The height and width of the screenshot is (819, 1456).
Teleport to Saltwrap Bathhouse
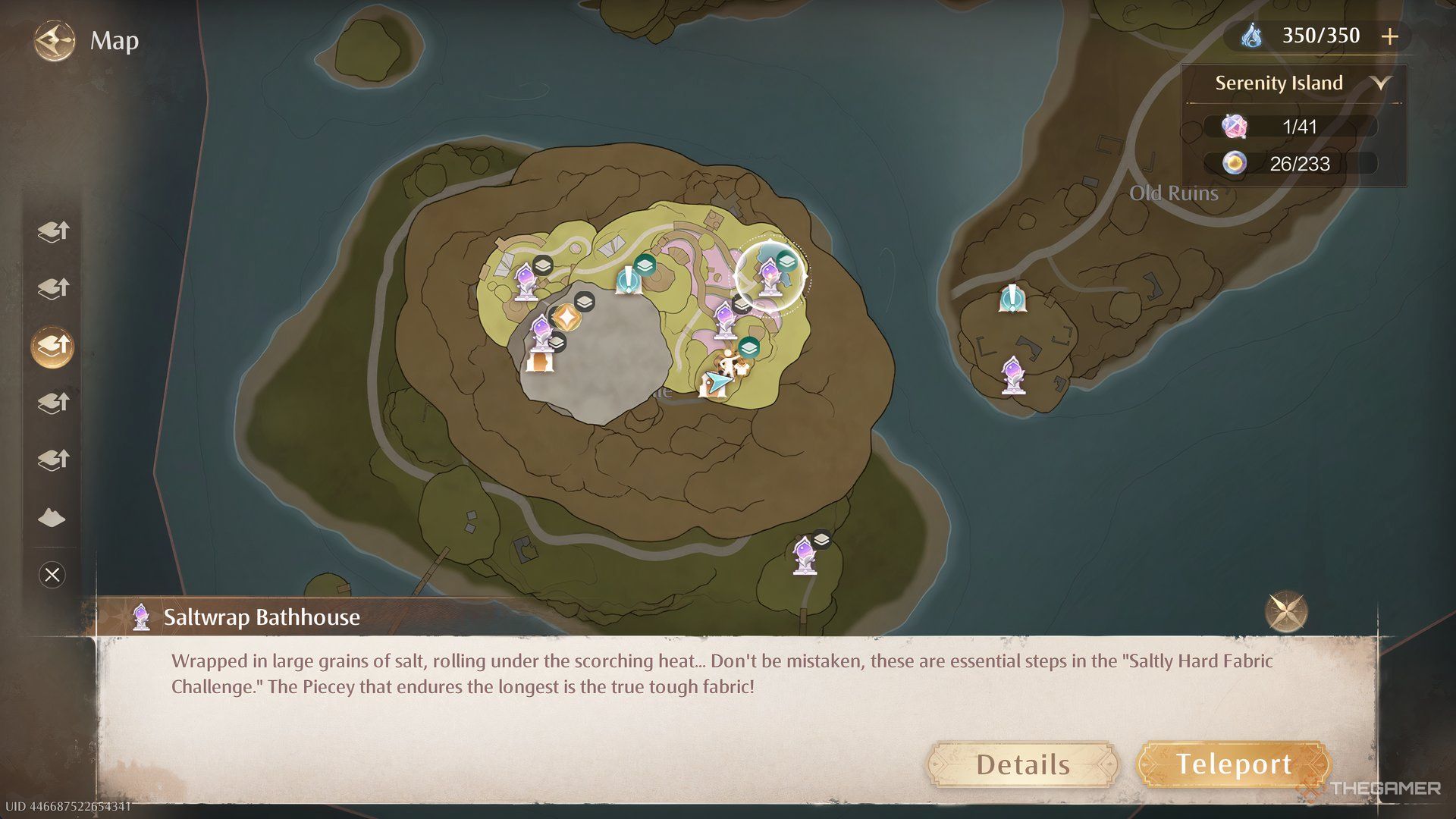[x=1234, y=764]
